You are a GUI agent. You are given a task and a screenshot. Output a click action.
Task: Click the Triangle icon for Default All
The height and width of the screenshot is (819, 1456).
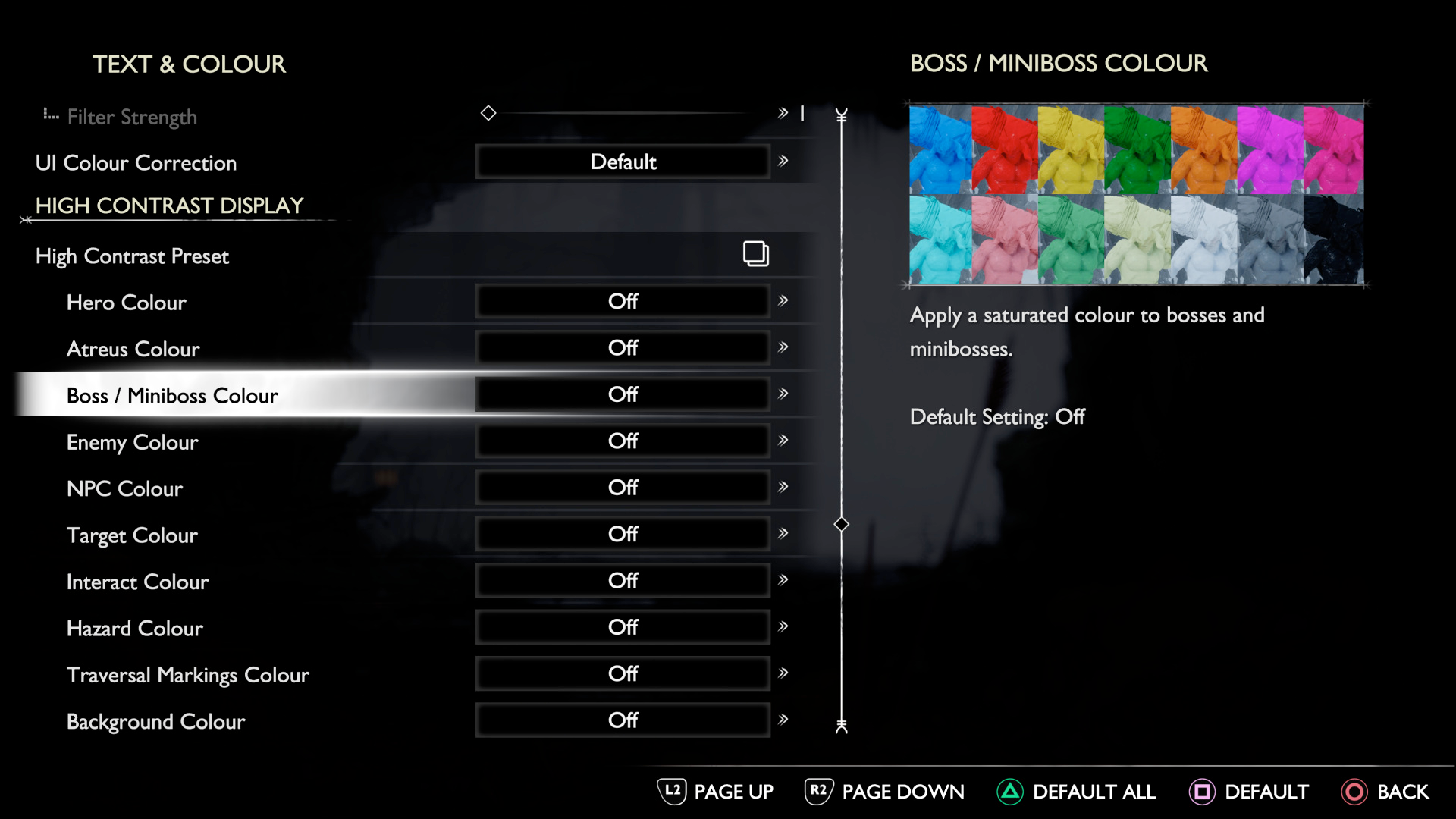pos(1010,791)
